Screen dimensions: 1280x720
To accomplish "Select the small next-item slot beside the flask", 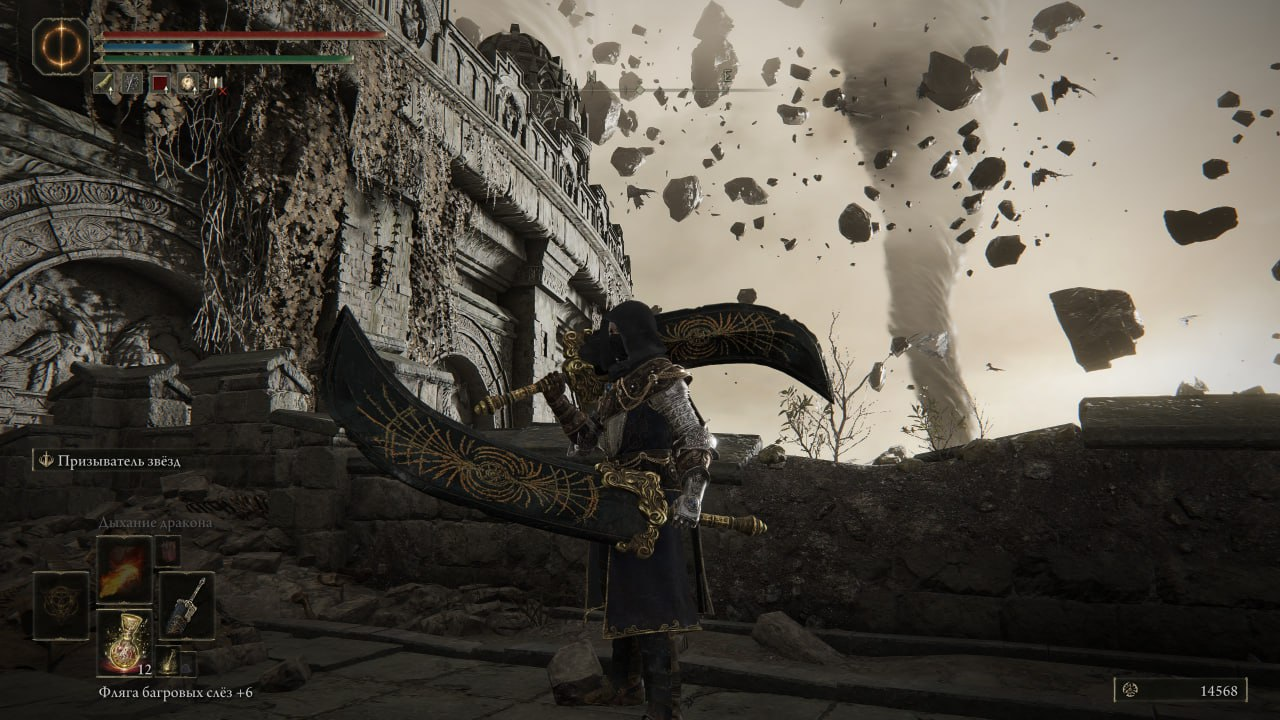I will coord(168,660).
